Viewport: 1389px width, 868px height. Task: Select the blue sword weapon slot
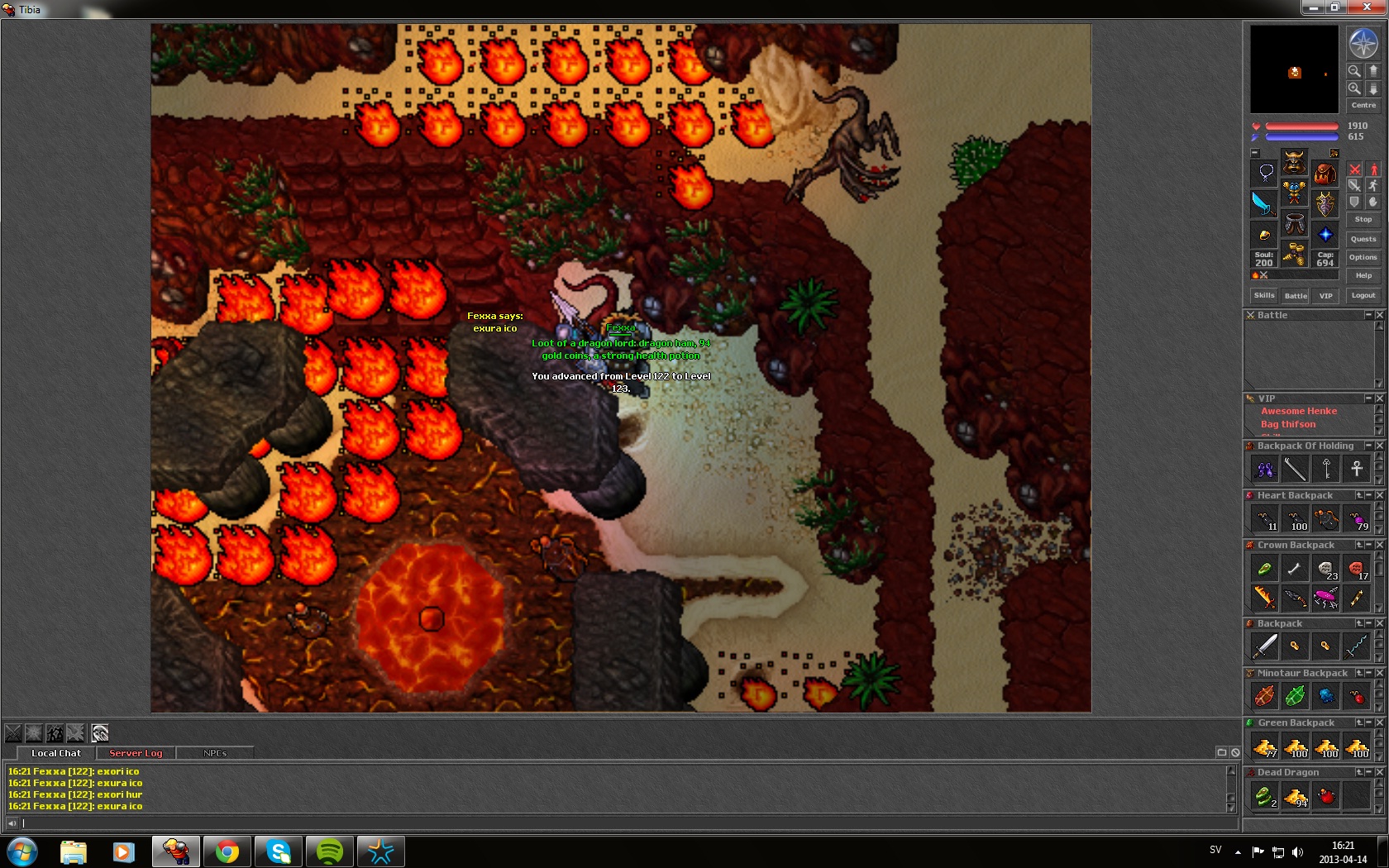[x=1263, y=203]
